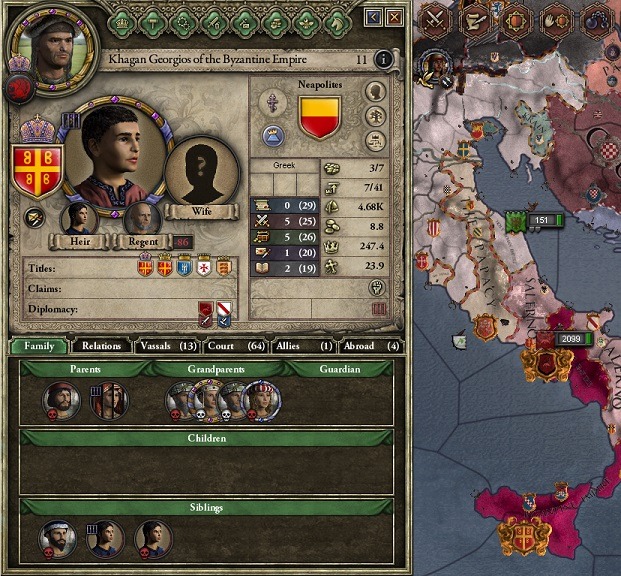Open the imprisoned parent's portrait
This screenshot has width=621, height=576.
click(108, 402)
